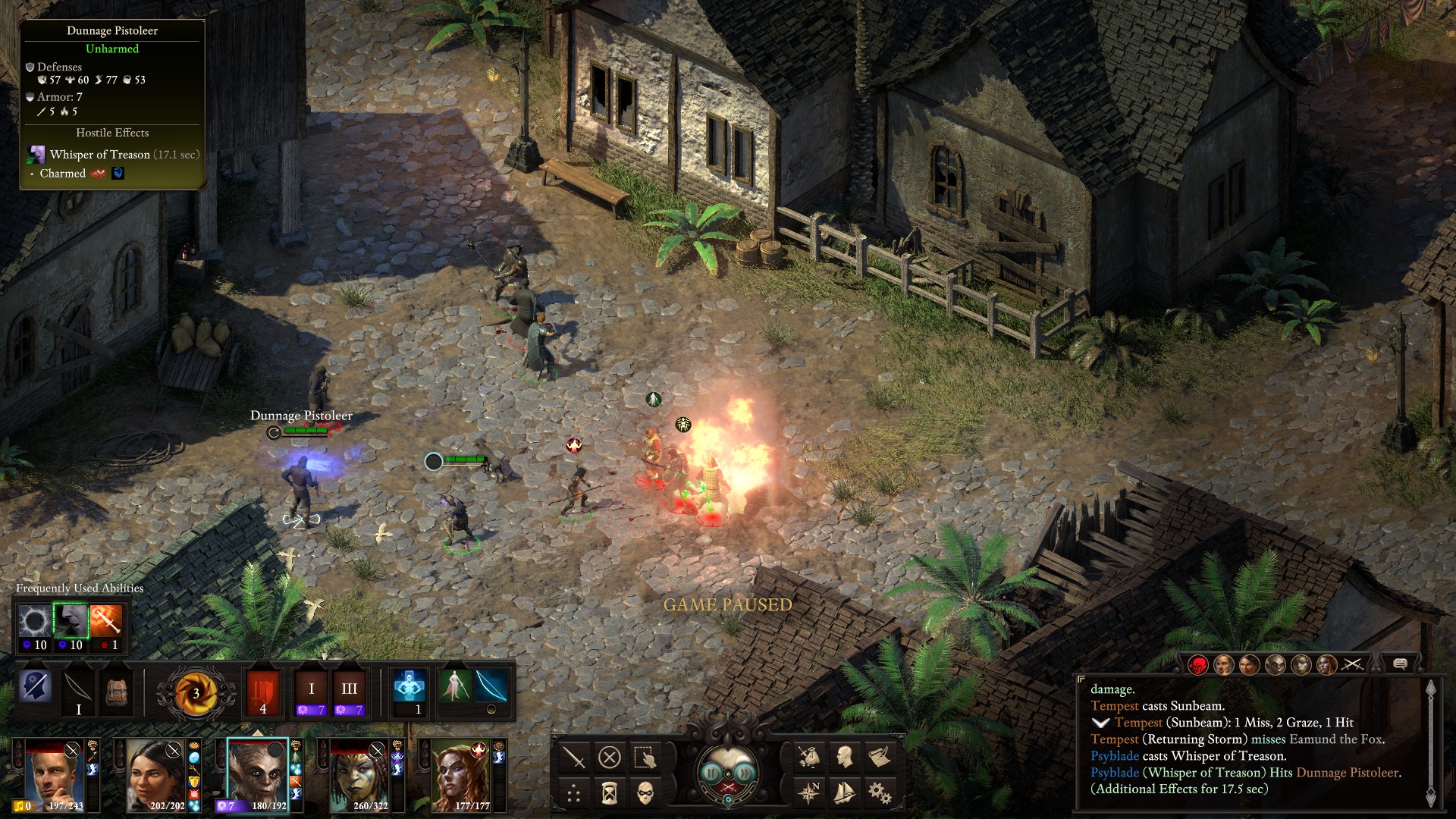This screenshot has width=1456, height=819.
Task: Select the furry-faced character portrait
Action: (x=258, y=775)
